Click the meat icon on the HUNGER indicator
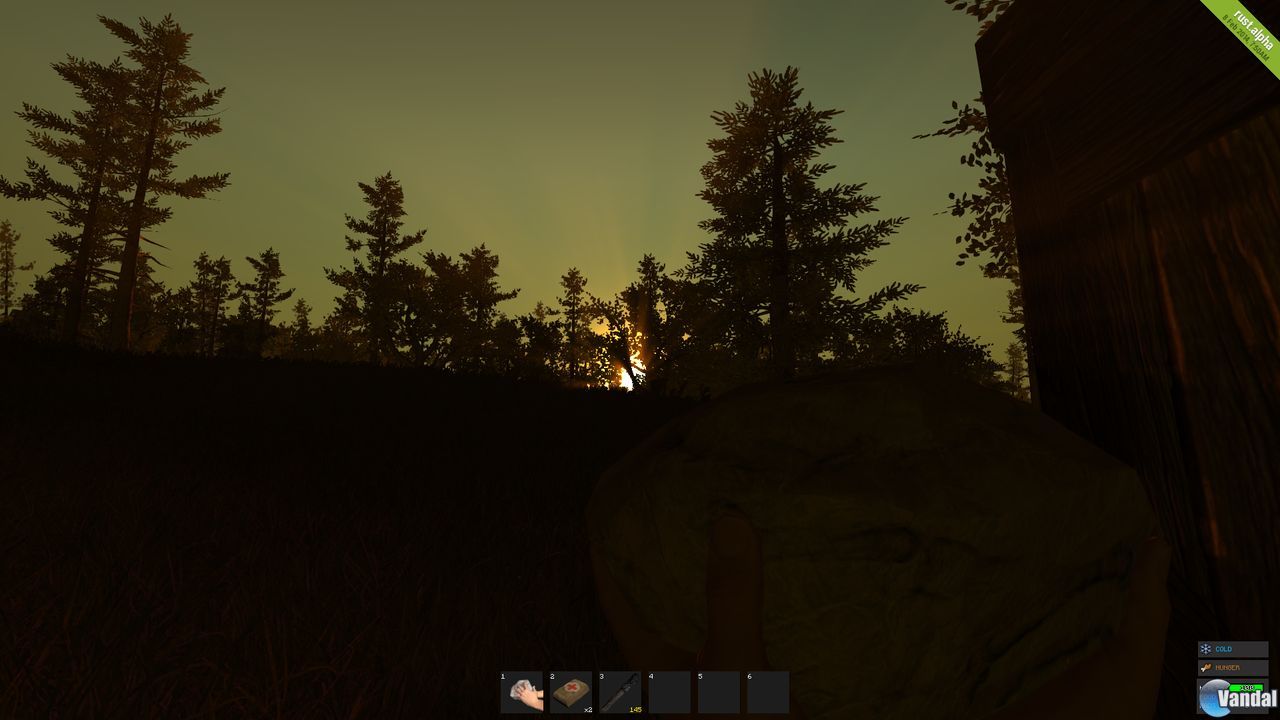The width and height of the screenshot is (1280, 720). [x=1206, y=667]
